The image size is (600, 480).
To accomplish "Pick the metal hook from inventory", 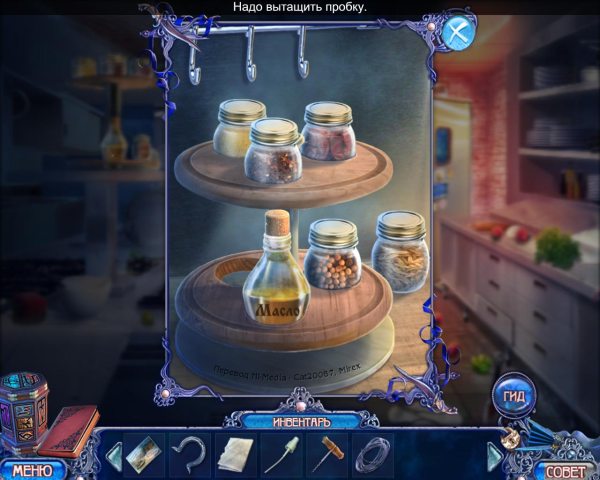I will [x=188, y=454].
